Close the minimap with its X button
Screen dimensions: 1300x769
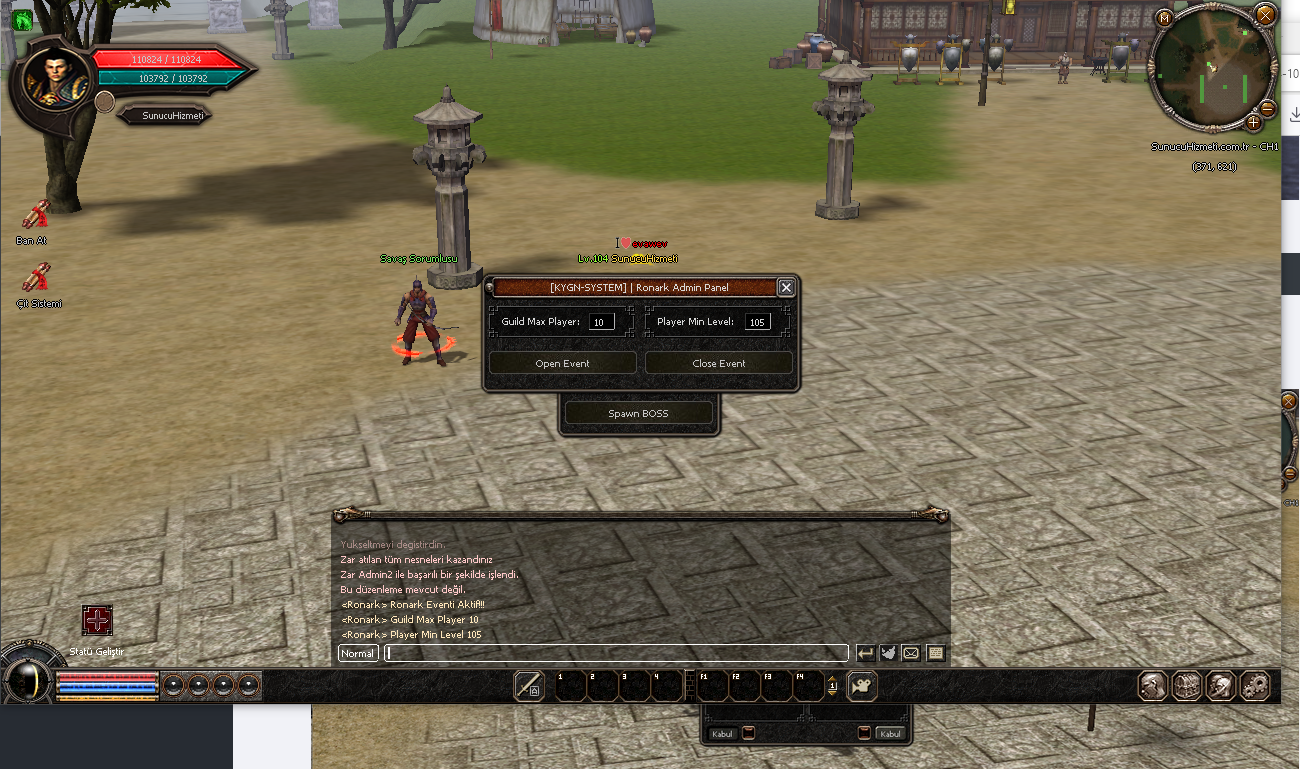pyautogui.click(x=1265, y=16)
